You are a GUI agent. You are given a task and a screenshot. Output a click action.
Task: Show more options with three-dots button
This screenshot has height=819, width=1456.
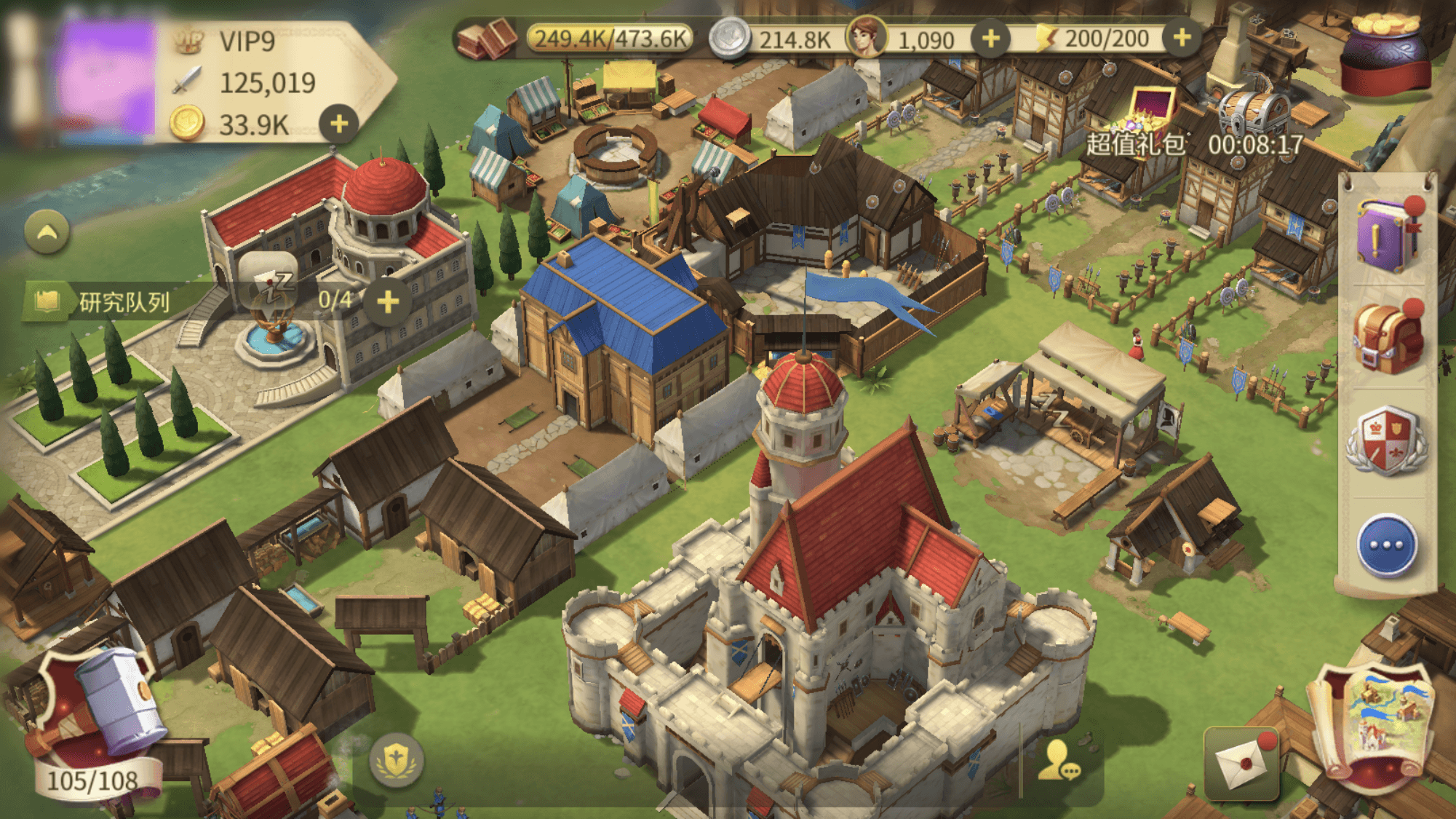[1386, 545]
